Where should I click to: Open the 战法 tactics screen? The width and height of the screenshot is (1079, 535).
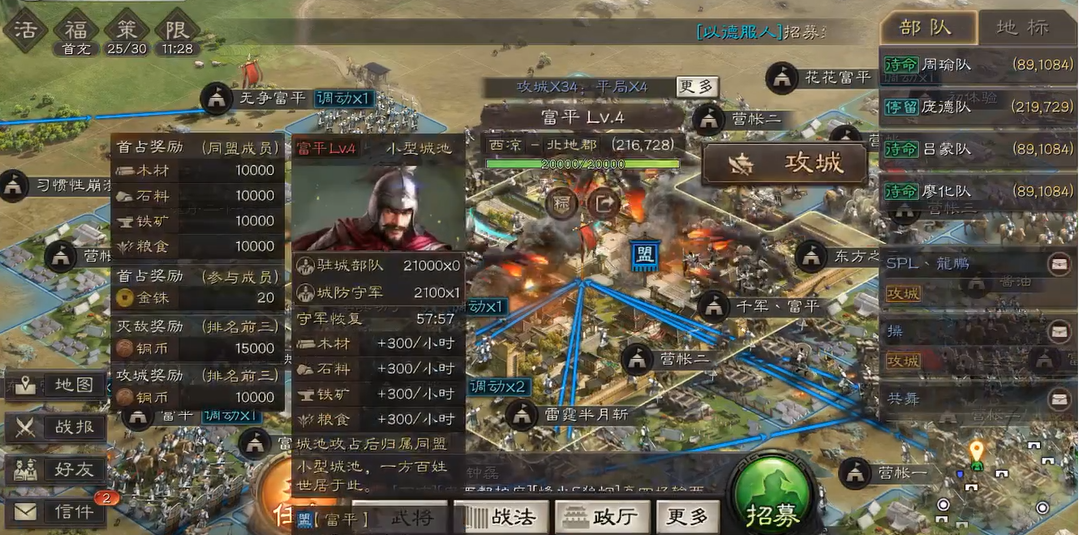click(502, 517)
